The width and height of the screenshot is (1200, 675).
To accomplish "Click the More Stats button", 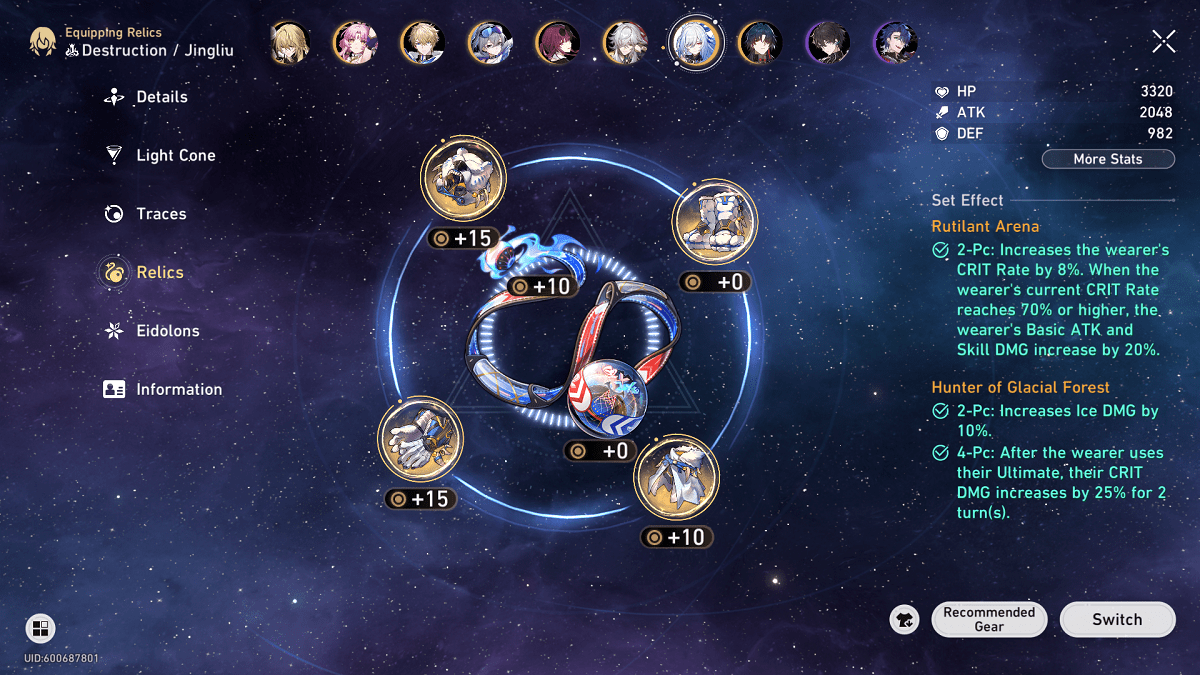I will pos(1107,159).
